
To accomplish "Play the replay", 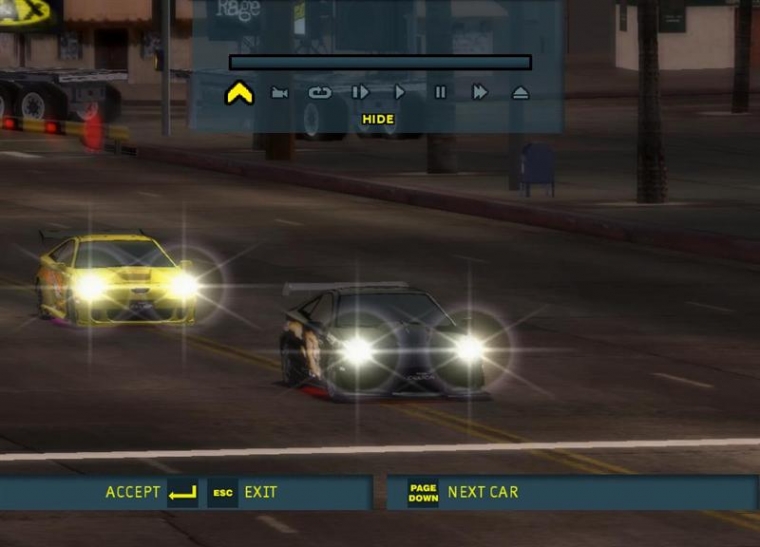I will coord(400,93).
